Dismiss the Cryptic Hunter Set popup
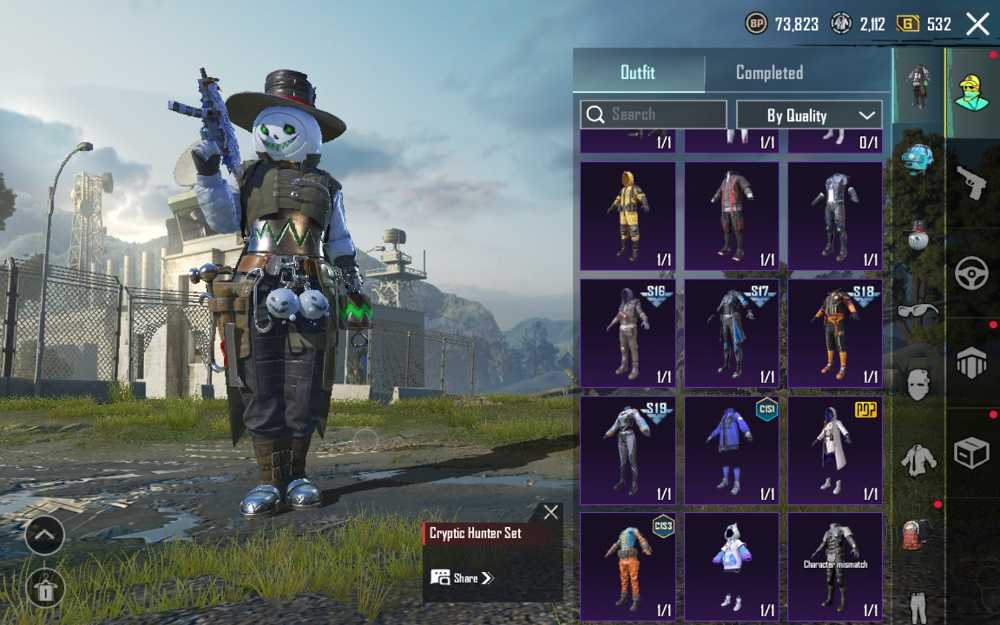The width and height of the screenshot is (1000, 625). click(x=551, y=512)
